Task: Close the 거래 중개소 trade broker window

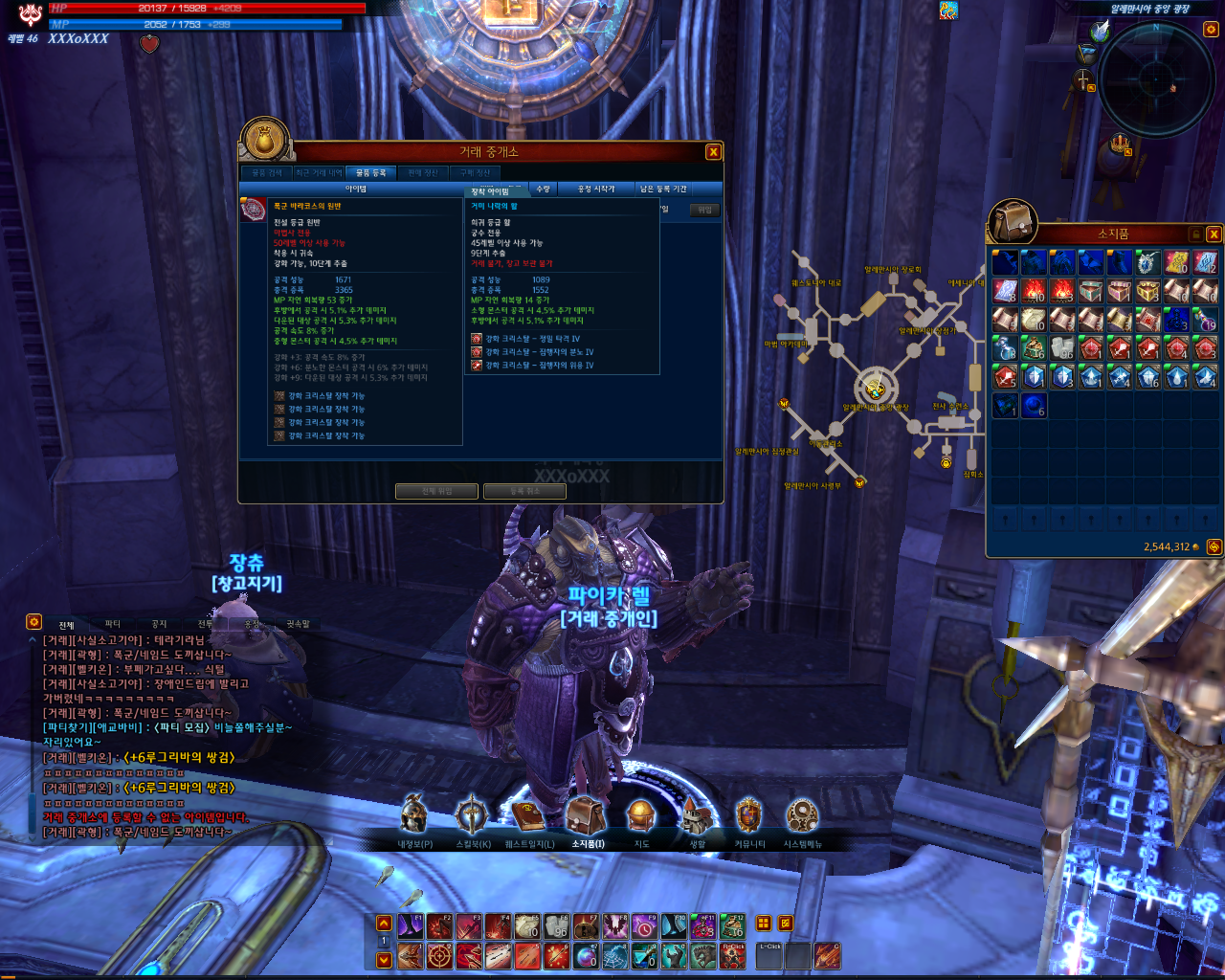Action: pyautogui.click(x=713, y=152)
